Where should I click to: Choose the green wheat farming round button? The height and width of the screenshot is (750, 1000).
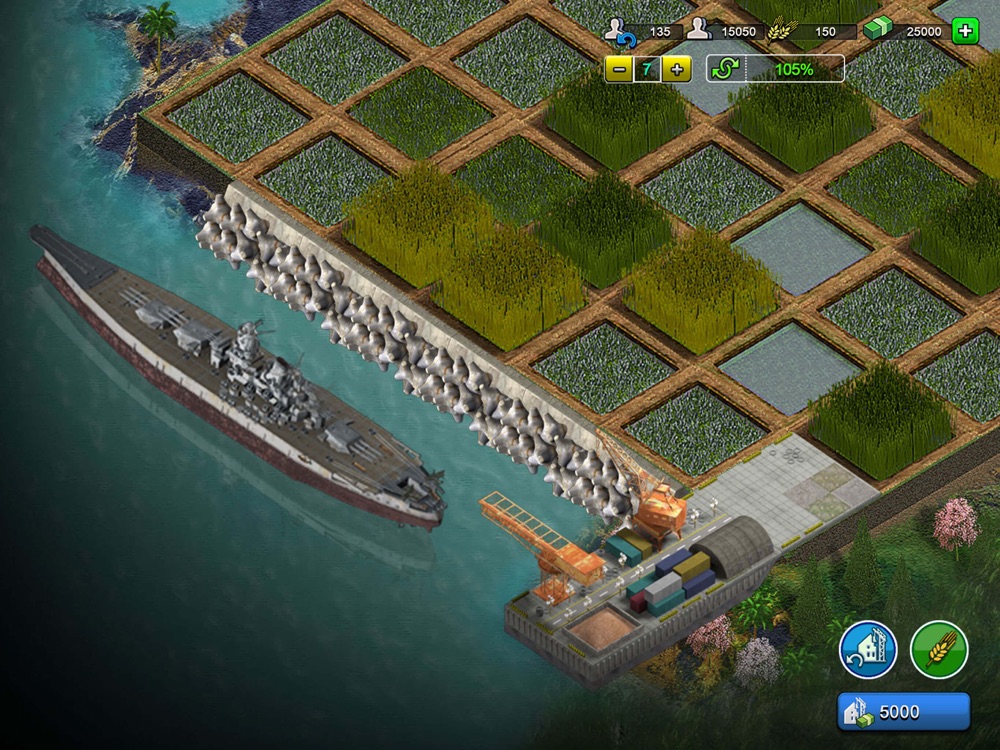point(939,650)
